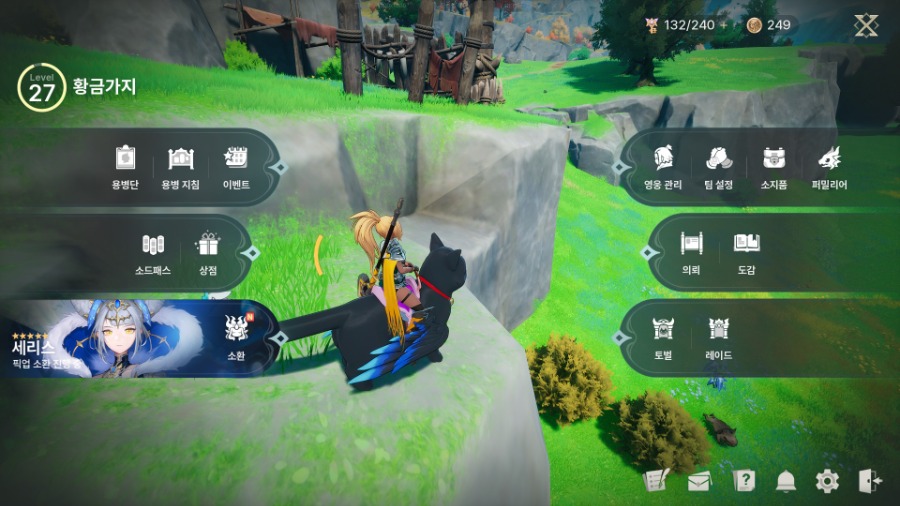Open the gear settings icon
Image resolution: width=900 pixels, height=506 pixels.
[827, 481]
